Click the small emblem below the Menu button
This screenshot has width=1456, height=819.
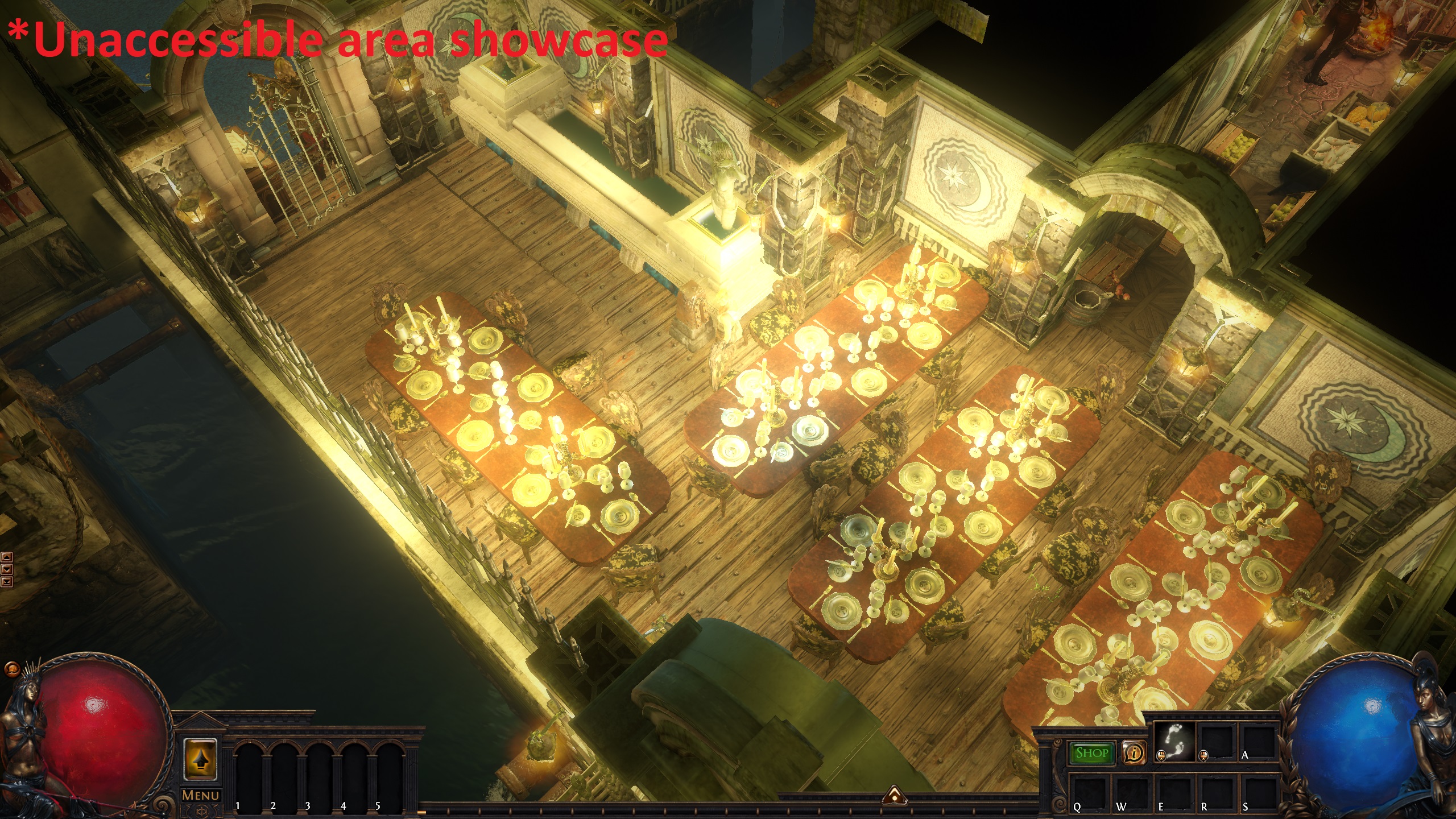click(x=201, y=810)
